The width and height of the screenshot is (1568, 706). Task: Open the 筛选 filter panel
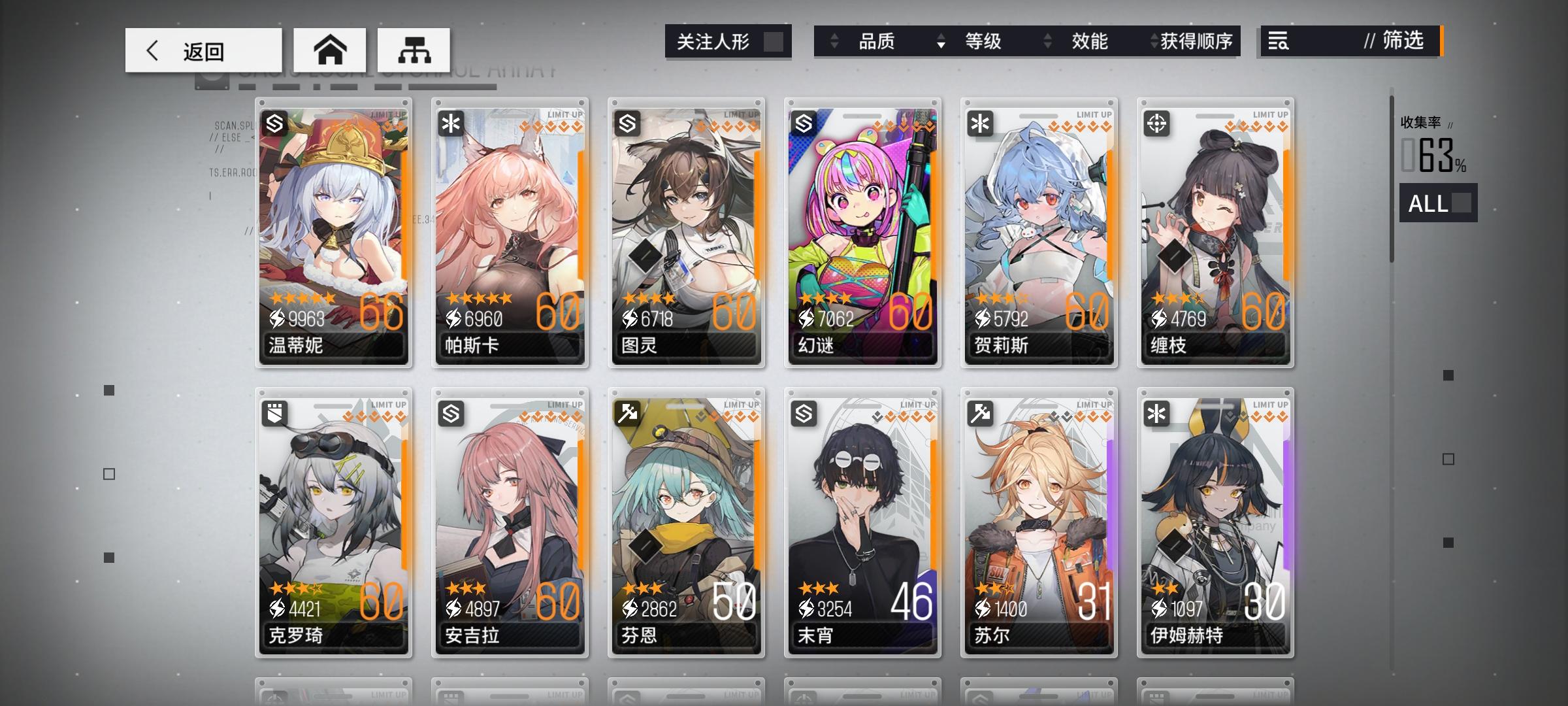pyautogui.click(x=1401, y=41)
